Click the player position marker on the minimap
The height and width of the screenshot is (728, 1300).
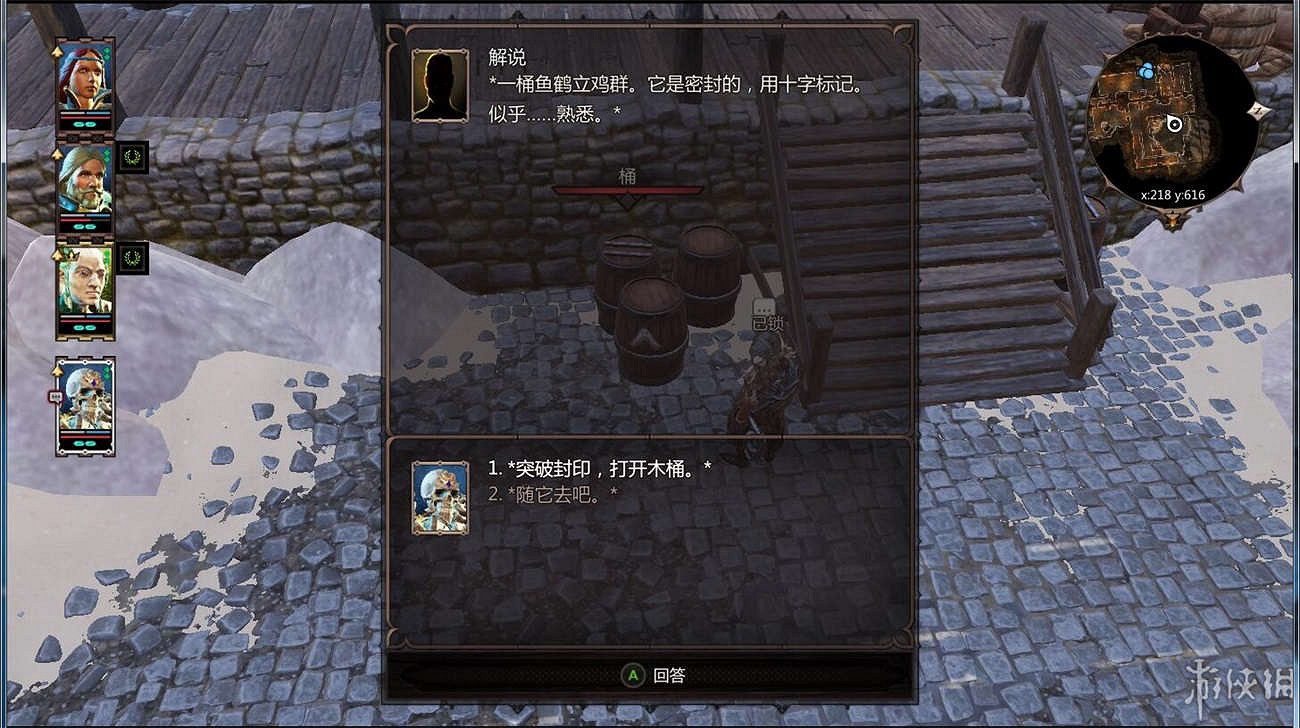click(x=1175, y=124)
